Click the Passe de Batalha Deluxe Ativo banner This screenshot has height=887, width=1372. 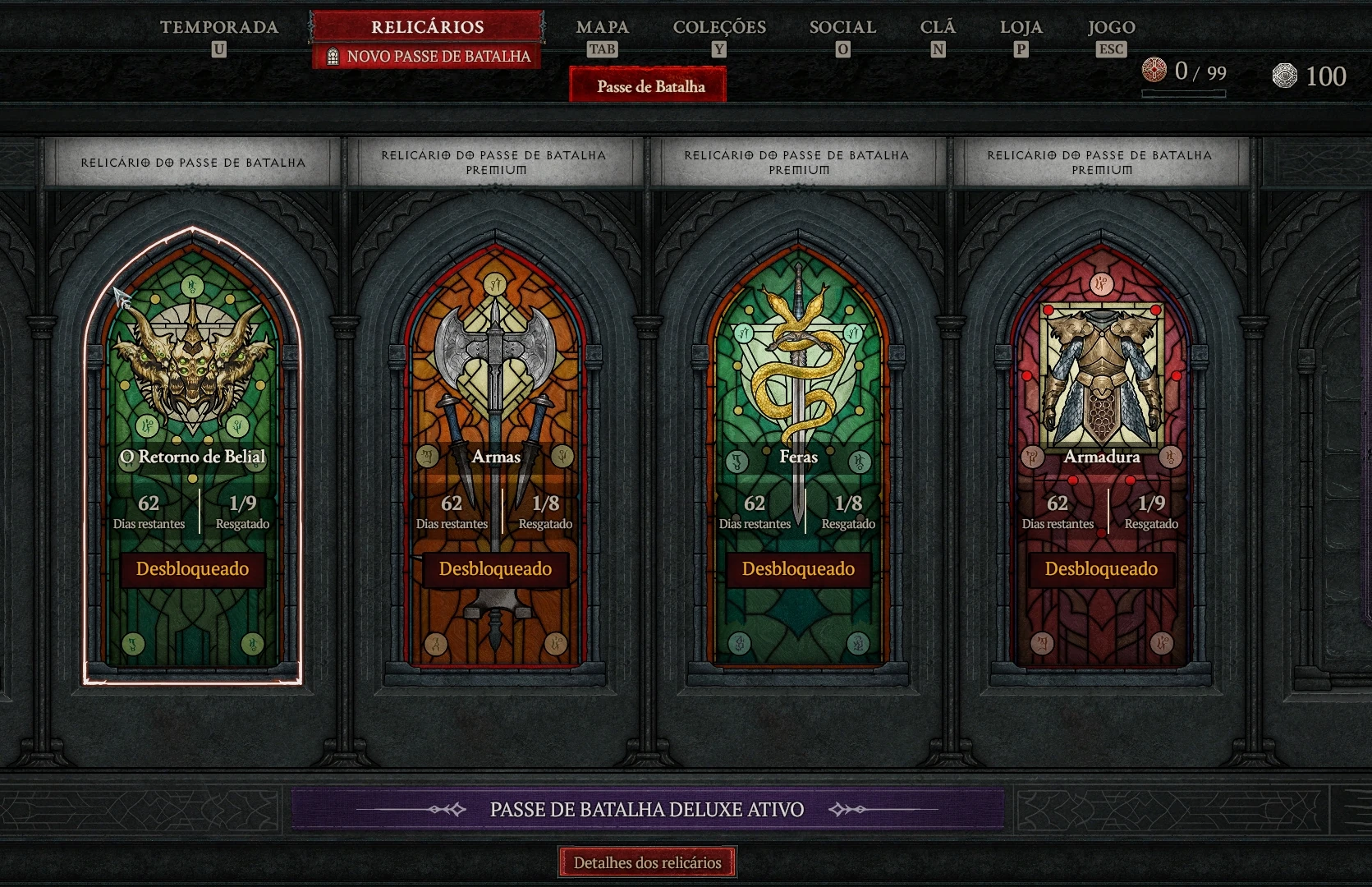pos(647,810)
